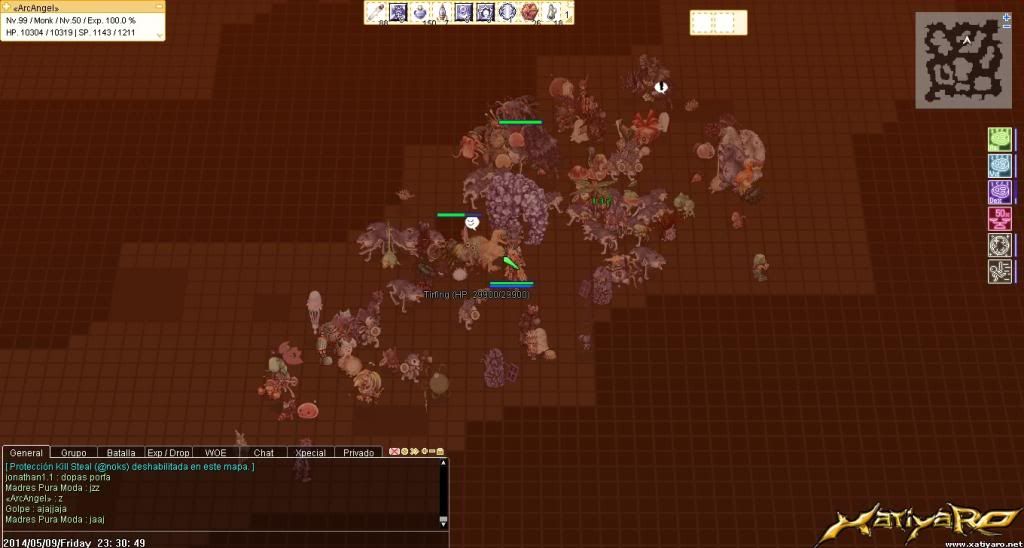Use the first hotbar slot with the white feather
This screenshot has height=548, width=1024.
tap(377, 12)
